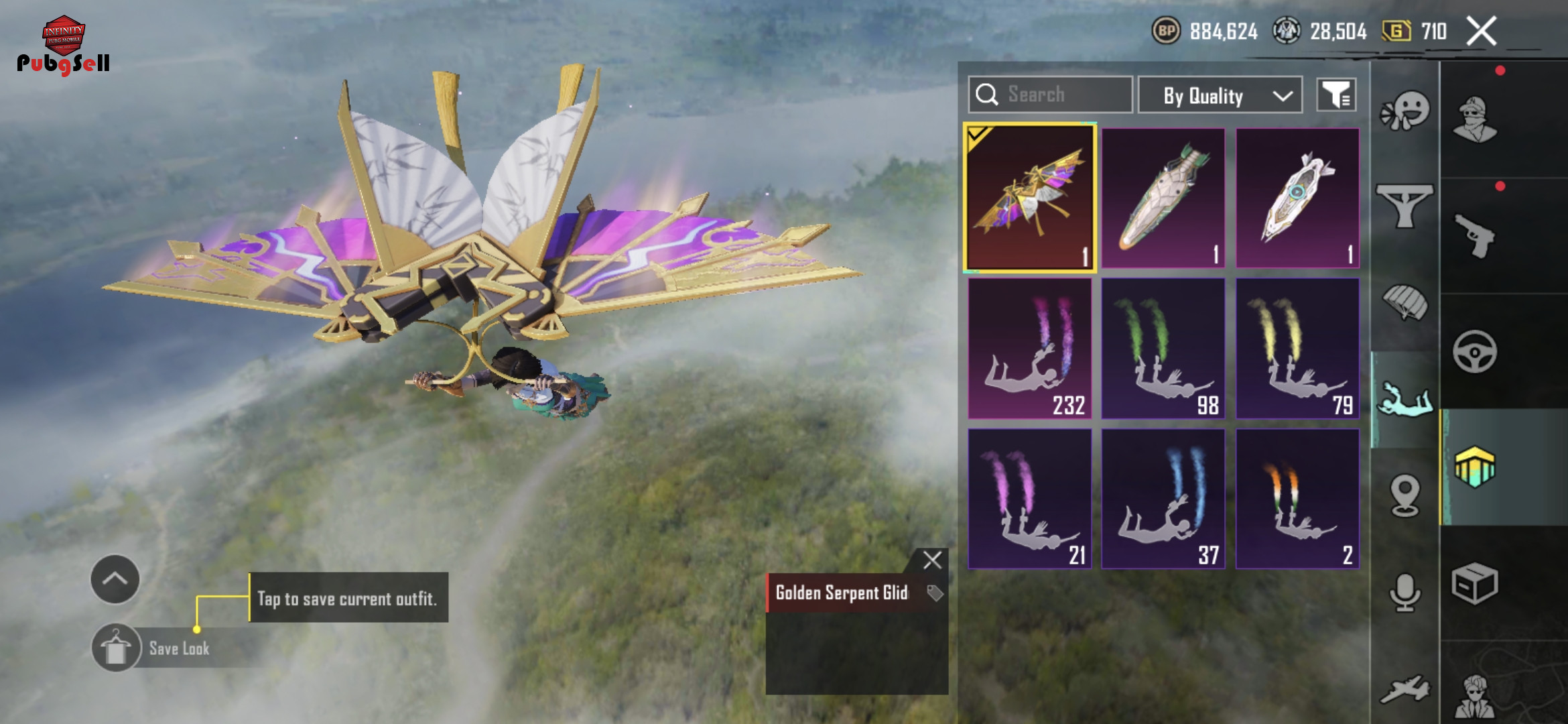This screenshot has height=724, width=1568.
Task: Choose the yellow smoke trail item
Action: coord(1297,349)
